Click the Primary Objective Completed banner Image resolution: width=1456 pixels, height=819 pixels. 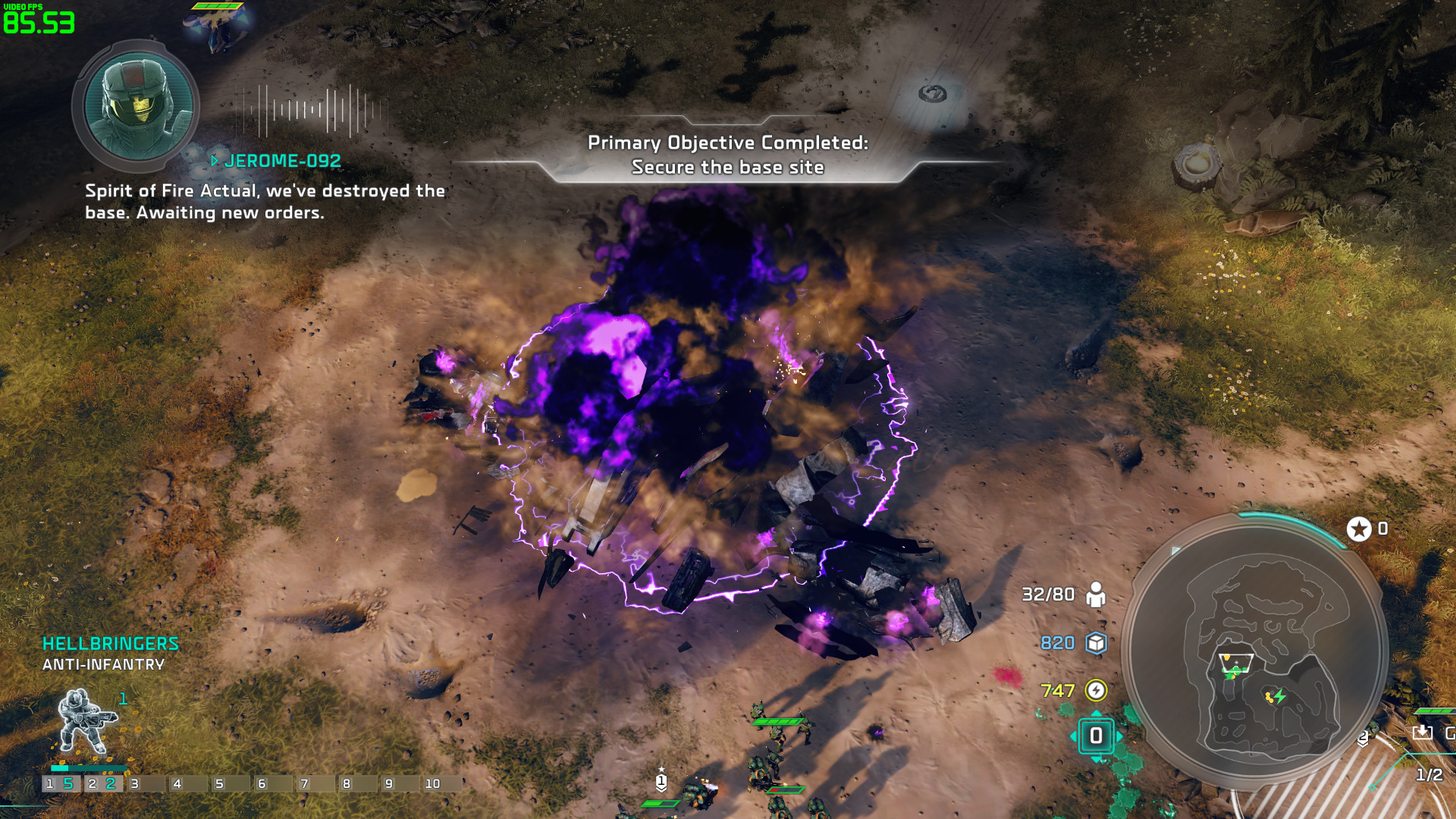[728, 155]
